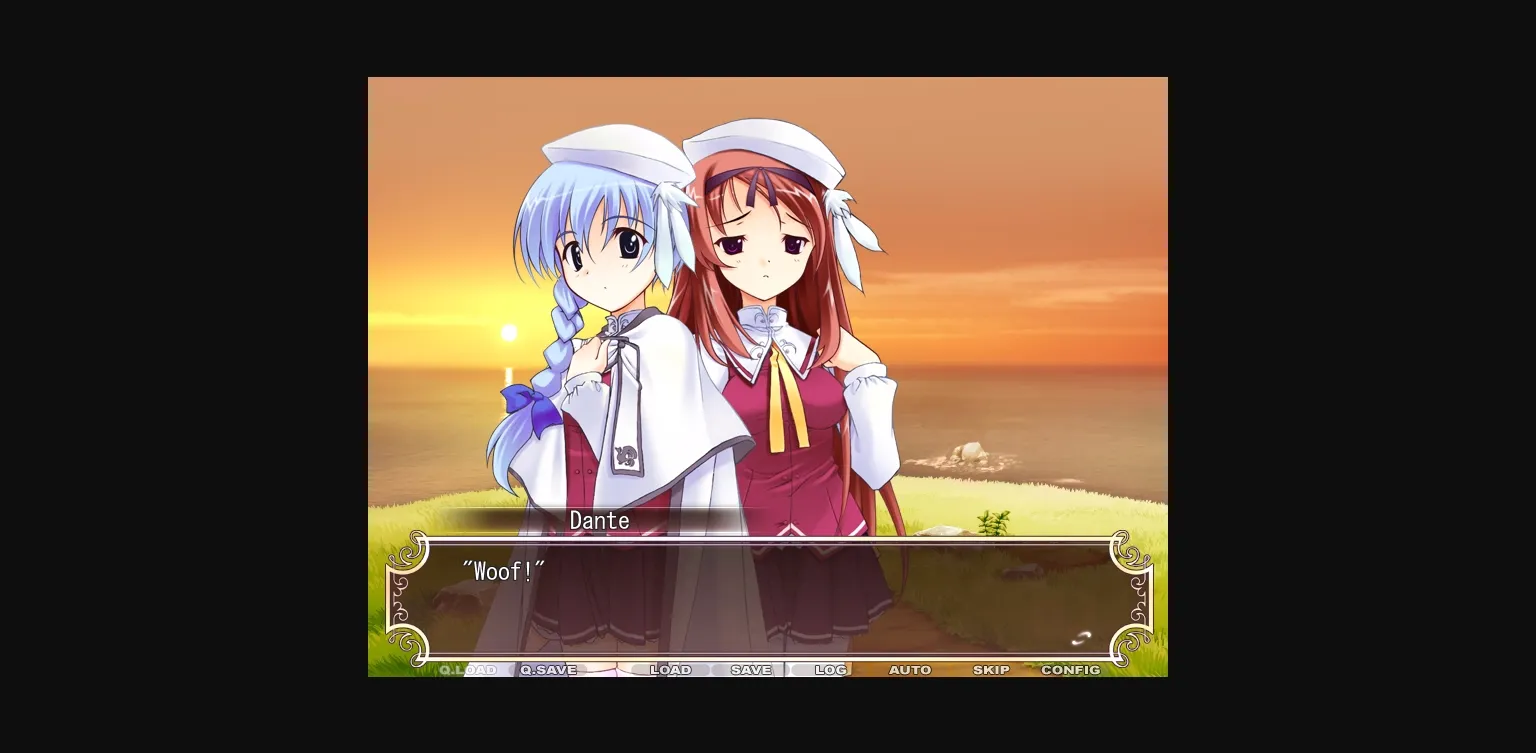Open the LOAD game screen
The height and width of the screenshot is (753, 1536).
click(x=671, y=670)
